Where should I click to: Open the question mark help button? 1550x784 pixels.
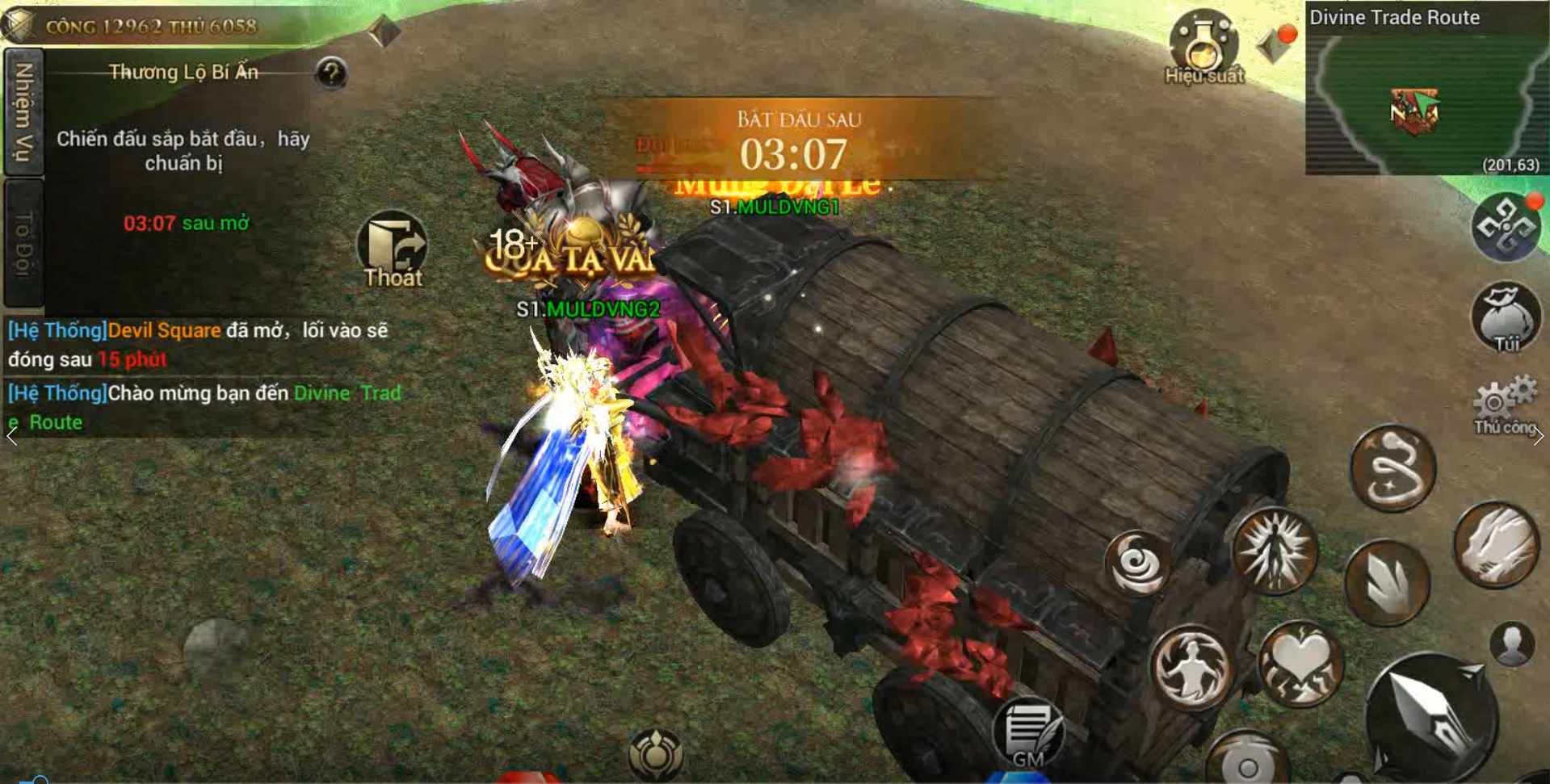point(330,73)
